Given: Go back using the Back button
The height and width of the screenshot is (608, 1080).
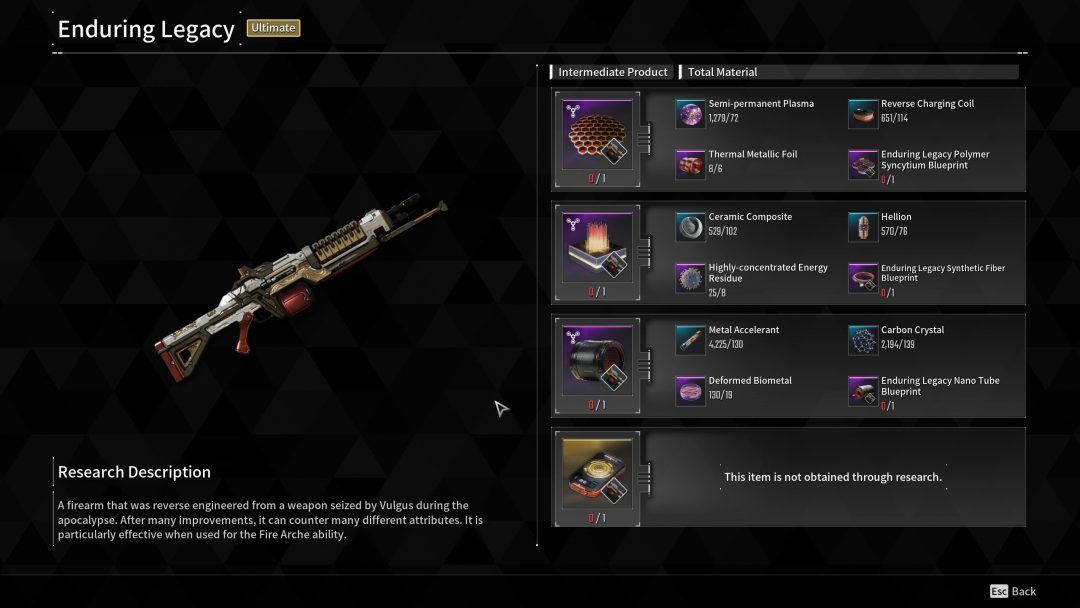Looking at the screenshot, I should point(1013,591).
